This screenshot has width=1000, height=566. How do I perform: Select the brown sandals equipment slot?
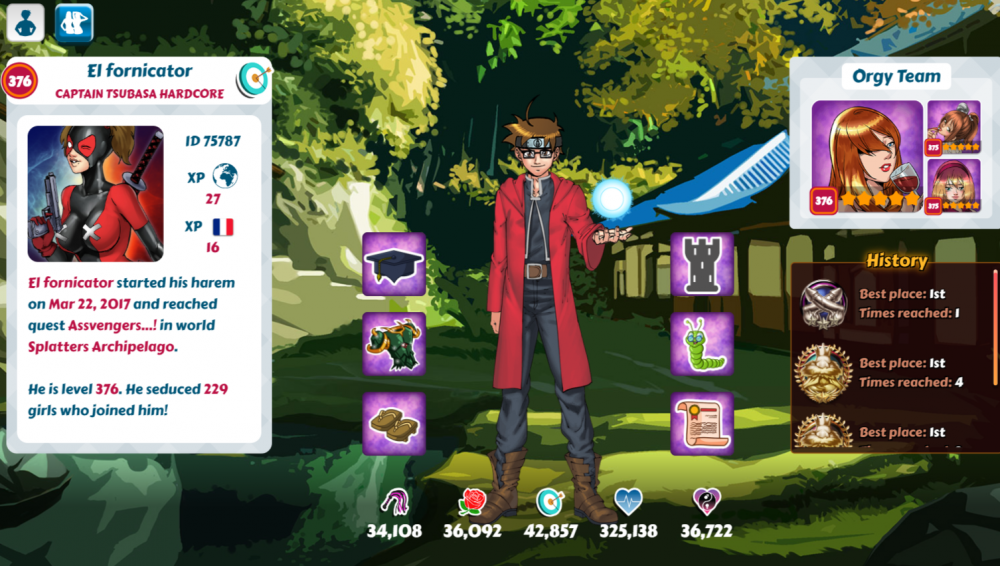pos(394,423)
